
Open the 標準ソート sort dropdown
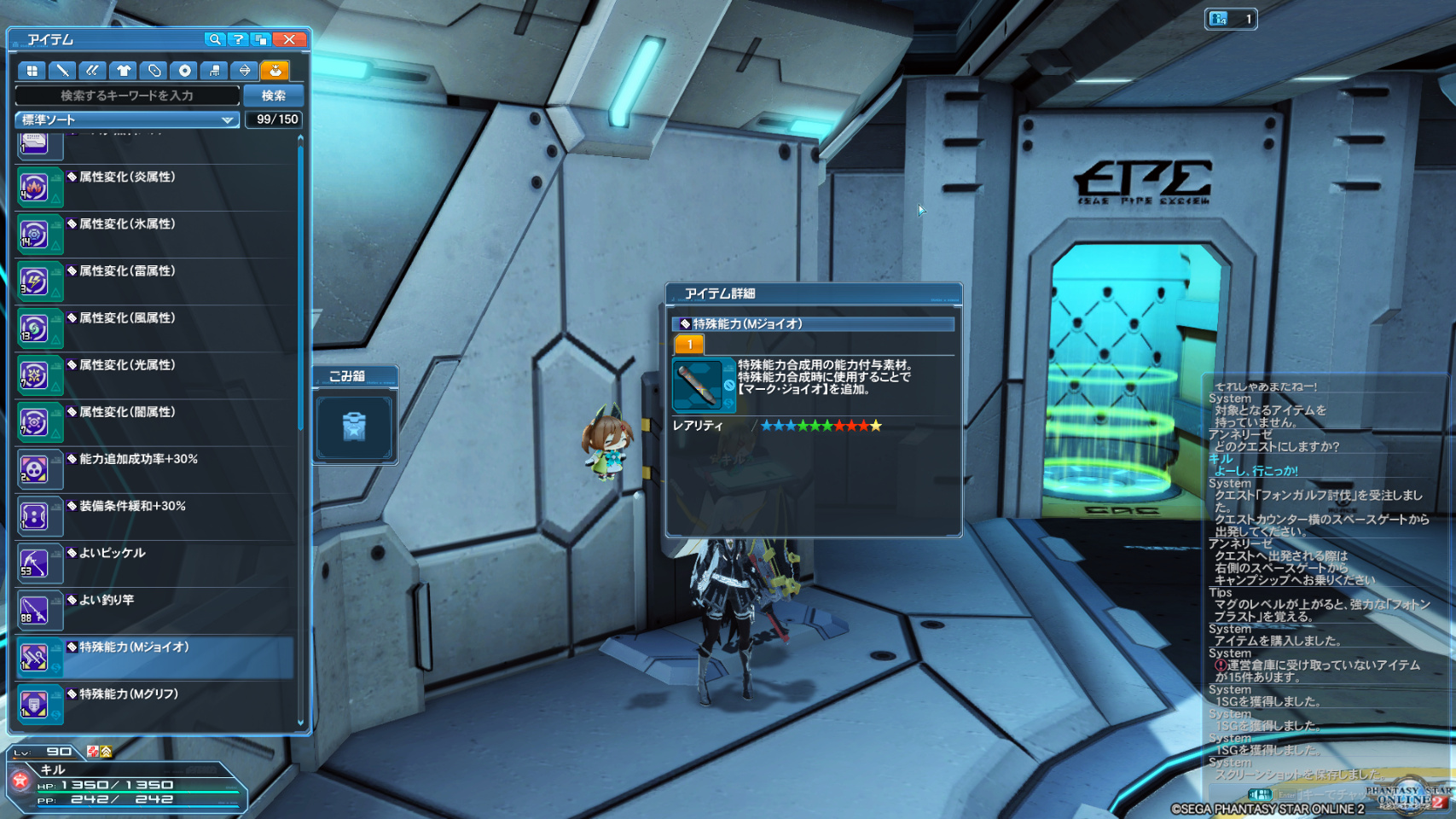126,120
